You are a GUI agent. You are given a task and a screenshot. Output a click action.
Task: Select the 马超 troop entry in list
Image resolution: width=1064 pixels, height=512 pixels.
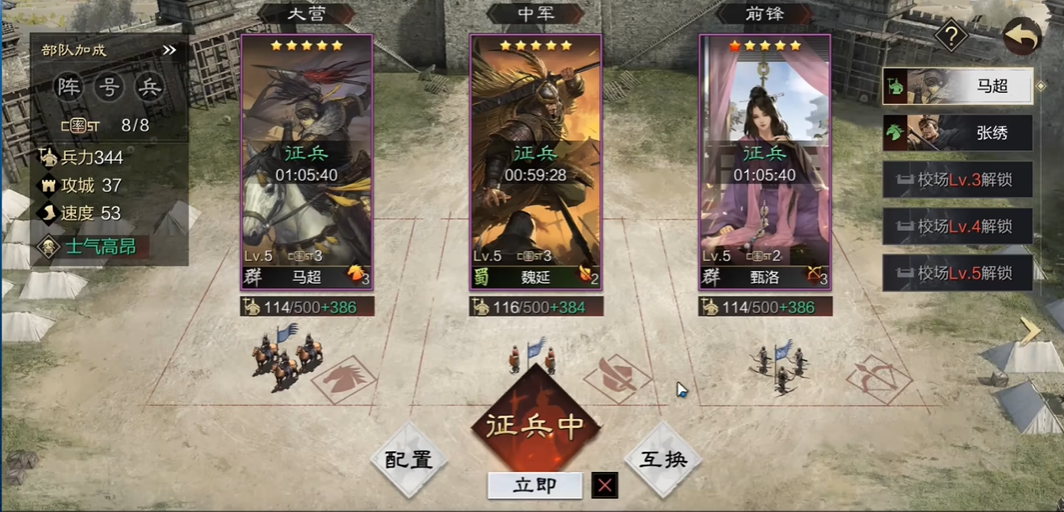point(958,86)
